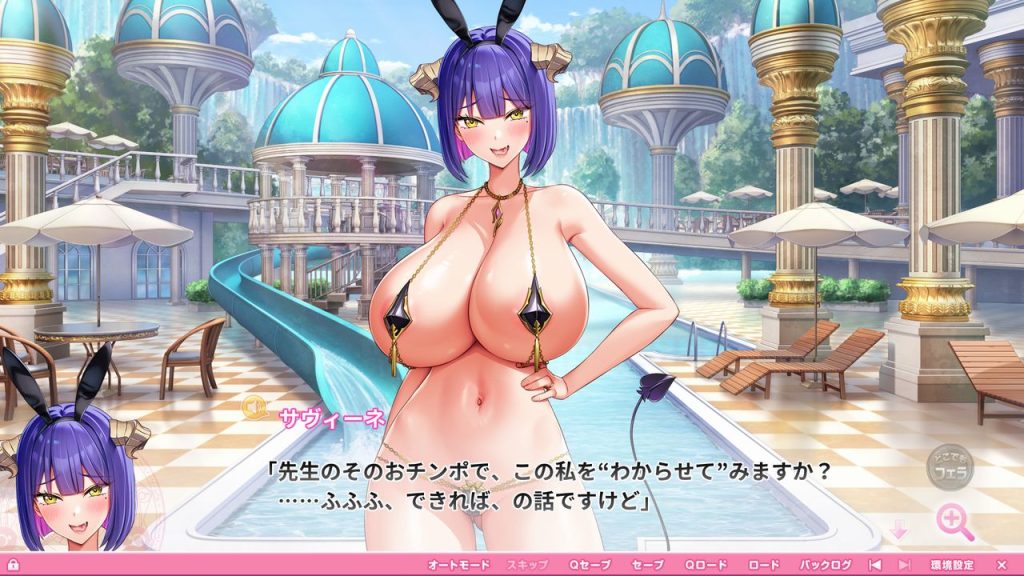Show the Backlog (バックログ)
This screenshot has width=1024, height=576.
[x=825, y=565]
